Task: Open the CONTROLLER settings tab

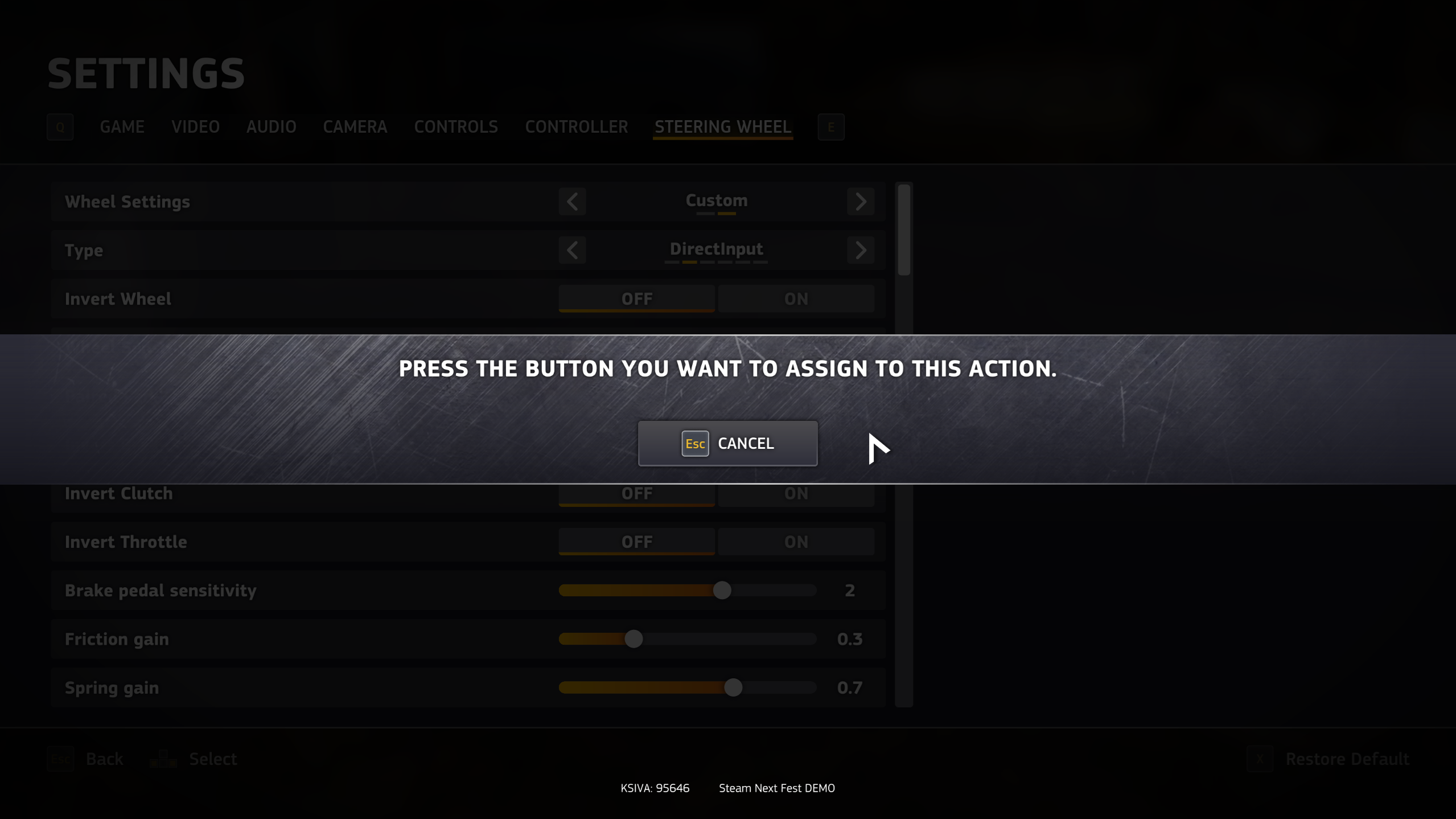Action: (x=576, y=126)
